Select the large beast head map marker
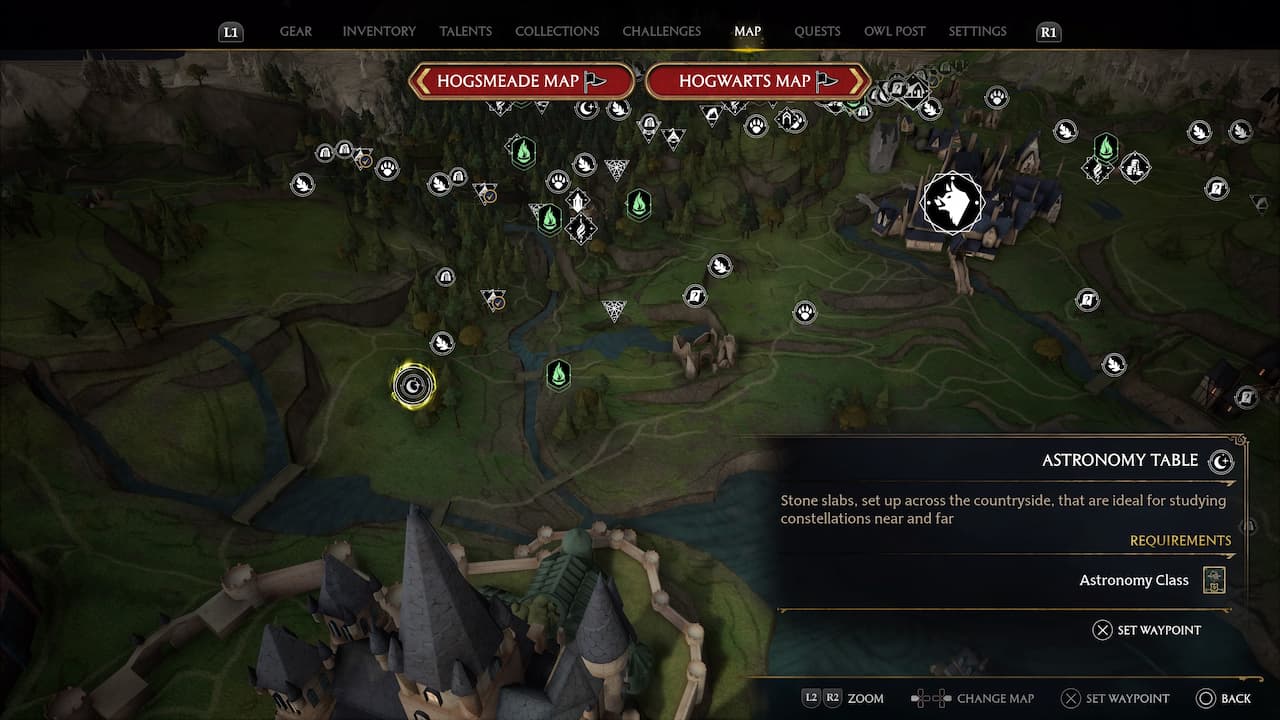The height and width of the screenshot is (720, 1280). point(952,203)
